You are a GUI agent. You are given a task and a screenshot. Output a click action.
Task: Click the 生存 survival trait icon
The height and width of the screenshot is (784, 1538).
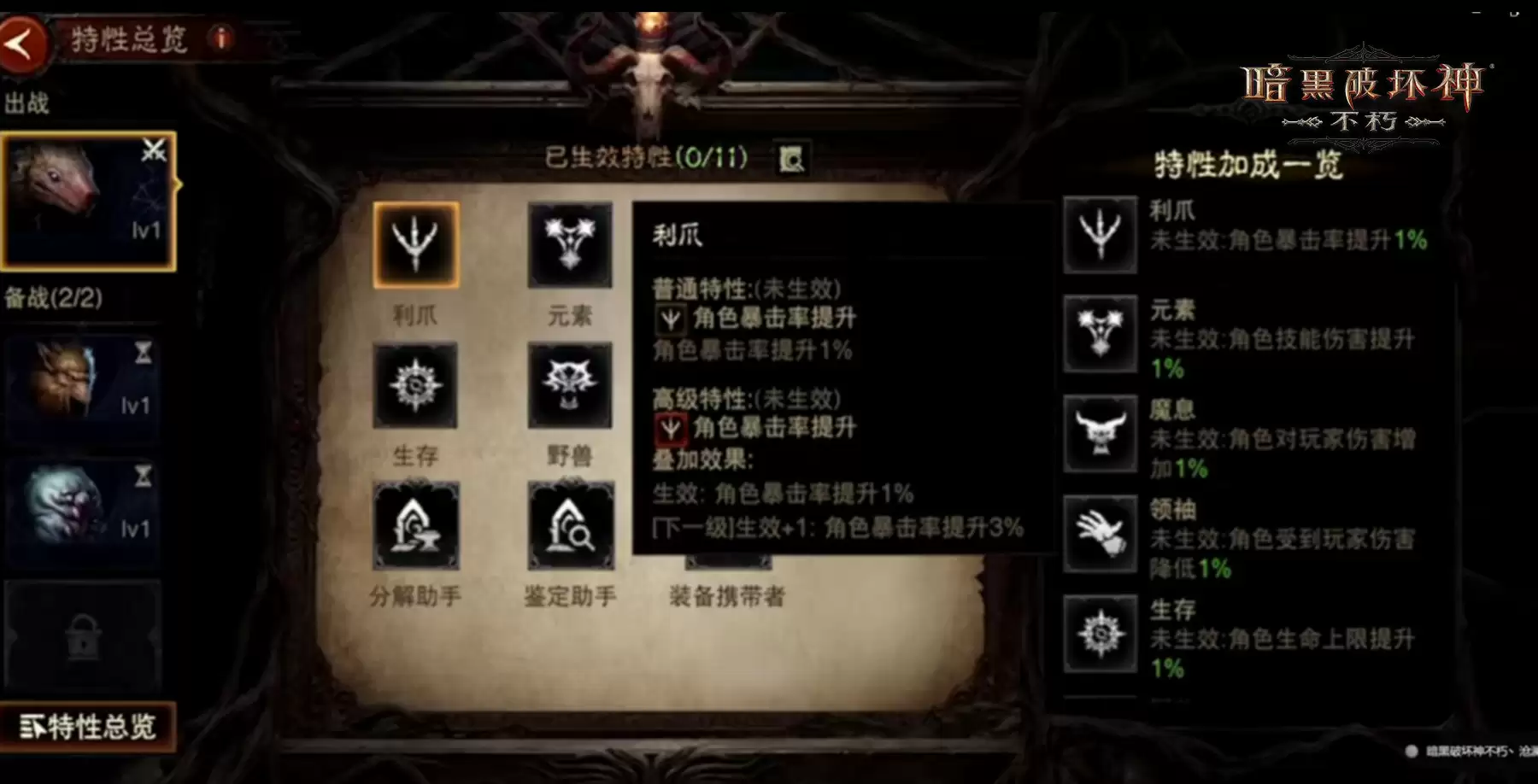(417, 386)
